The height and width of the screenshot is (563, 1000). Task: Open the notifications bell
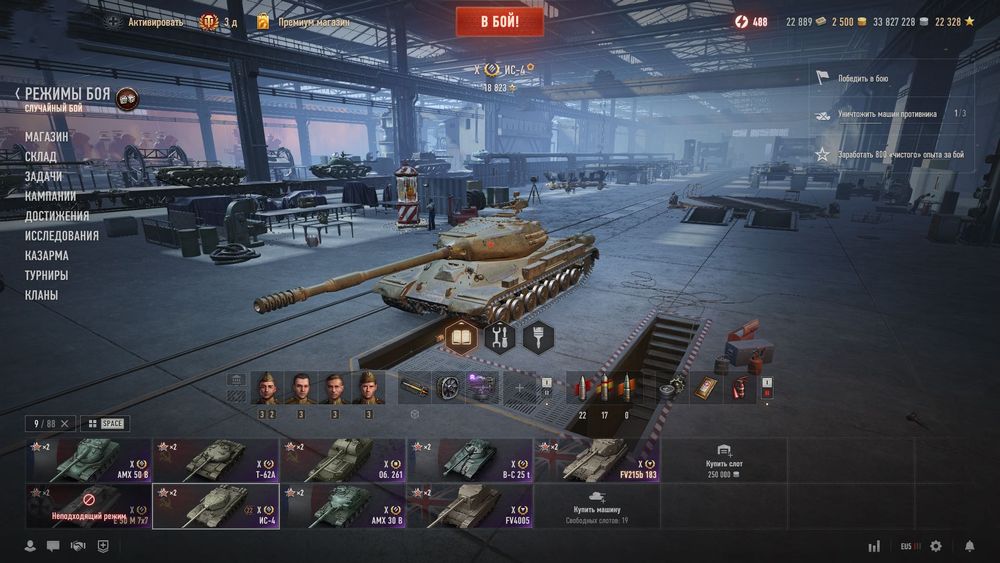coord(969,546)
